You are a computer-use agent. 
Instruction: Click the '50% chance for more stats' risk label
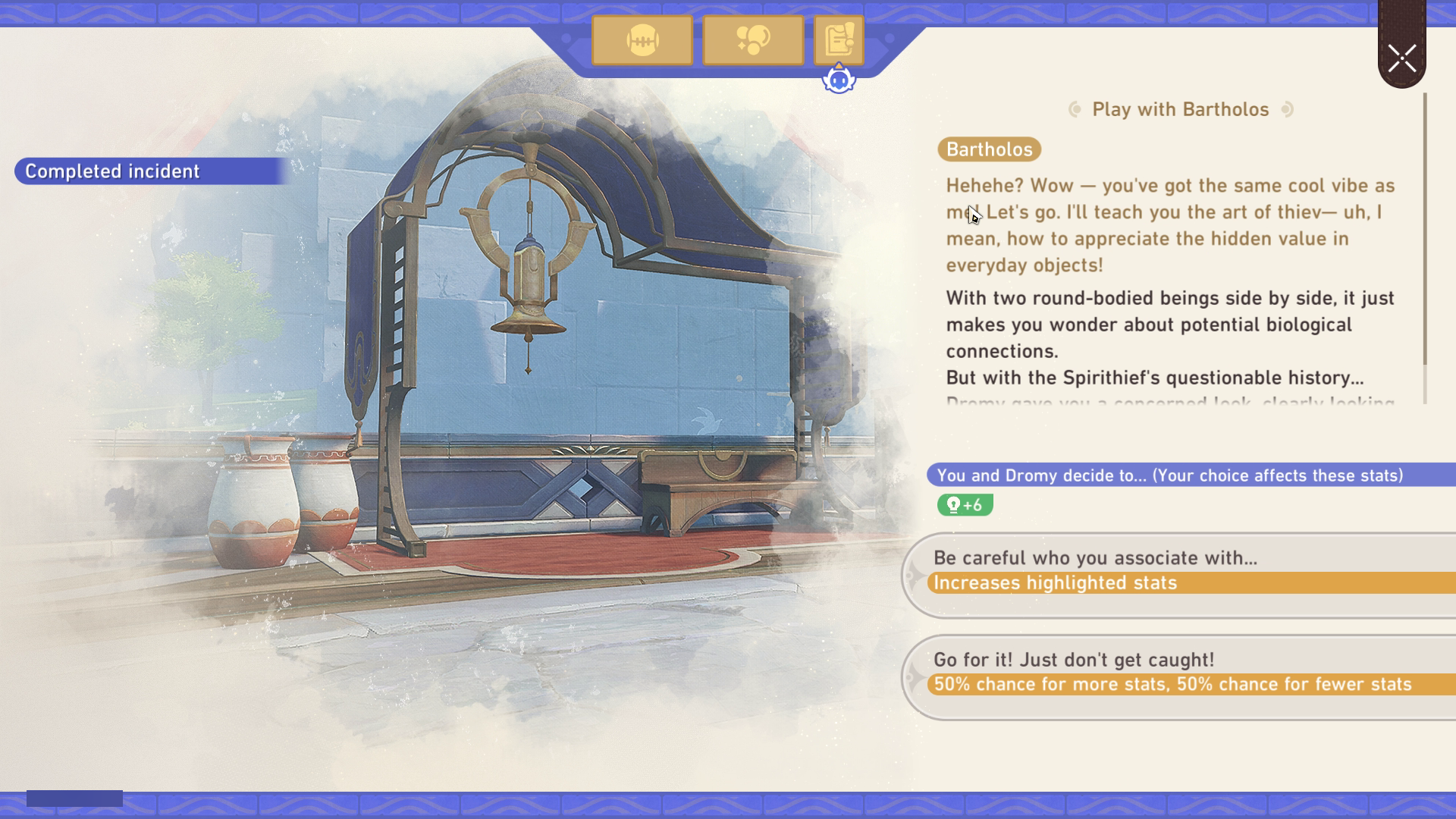(x=1171, y=683)
